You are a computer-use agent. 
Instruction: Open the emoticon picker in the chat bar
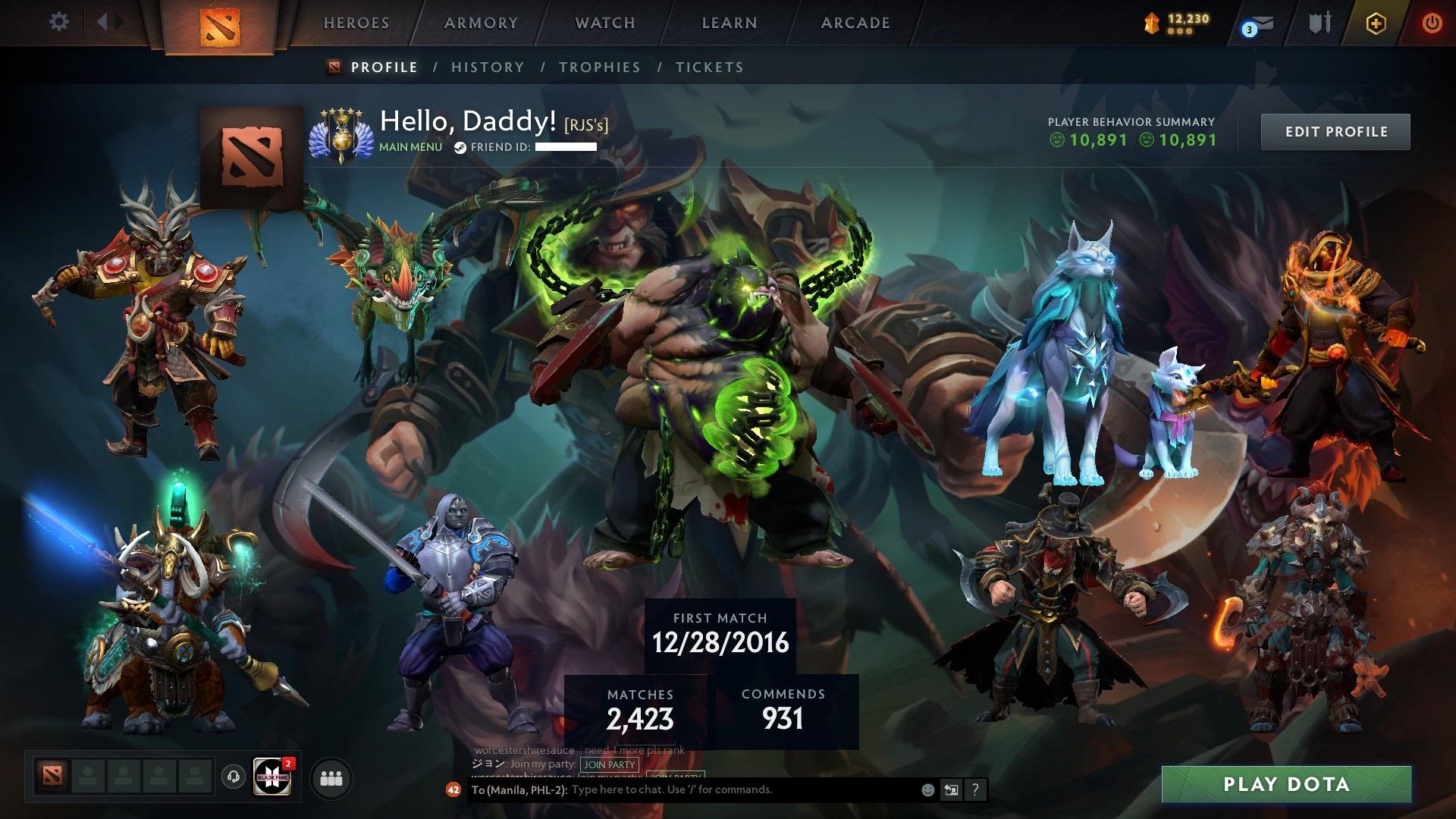(x=927, y=789)
